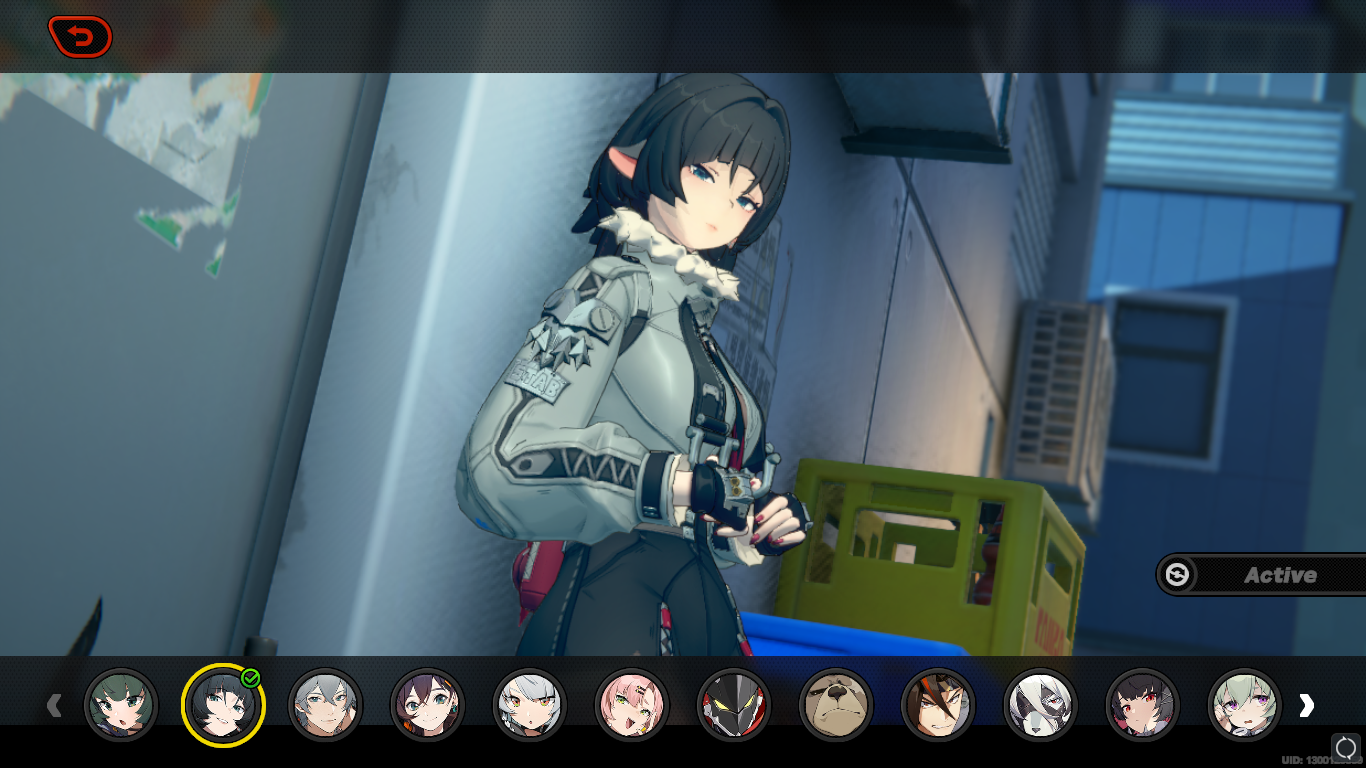1366x768 pixels.
Task: Select Ben the bear's character portrait
Action: point(837,706)
